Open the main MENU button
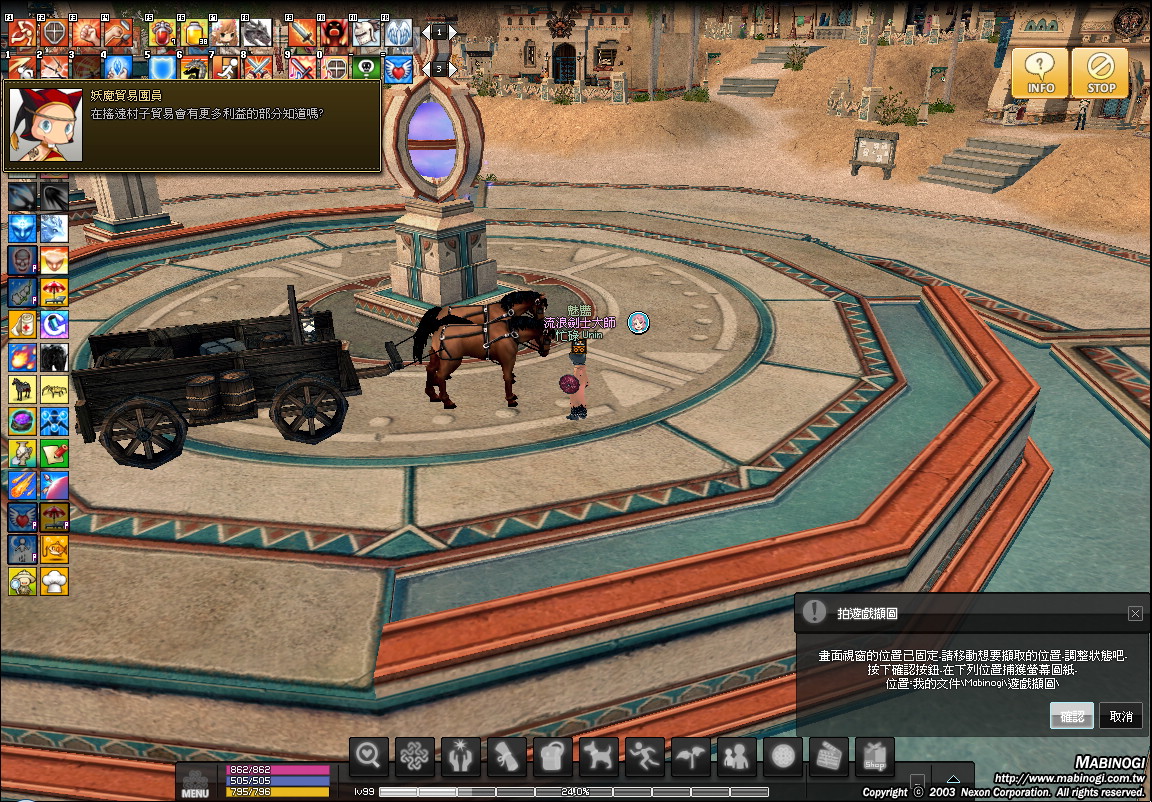The image size is (1152, 802). [x=195, y=782]
